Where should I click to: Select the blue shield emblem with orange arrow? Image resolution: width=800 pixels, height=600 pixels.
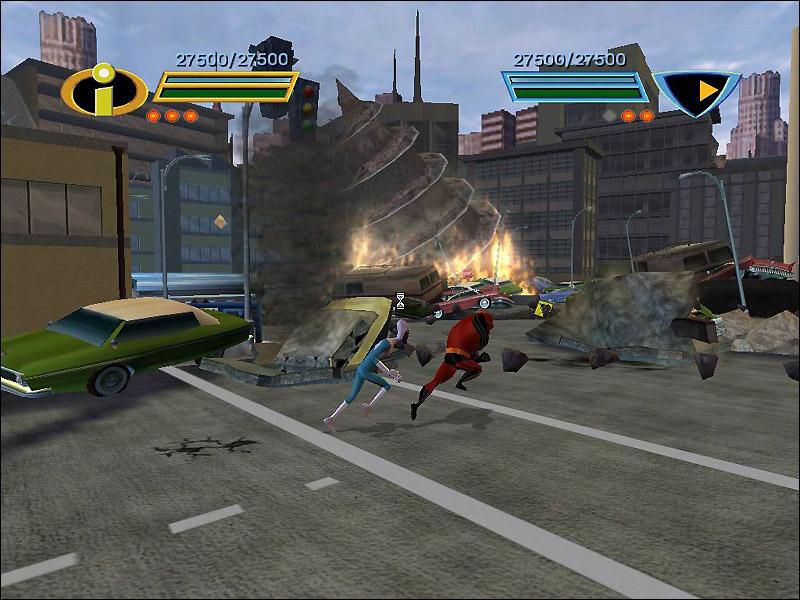pos(699,92)
